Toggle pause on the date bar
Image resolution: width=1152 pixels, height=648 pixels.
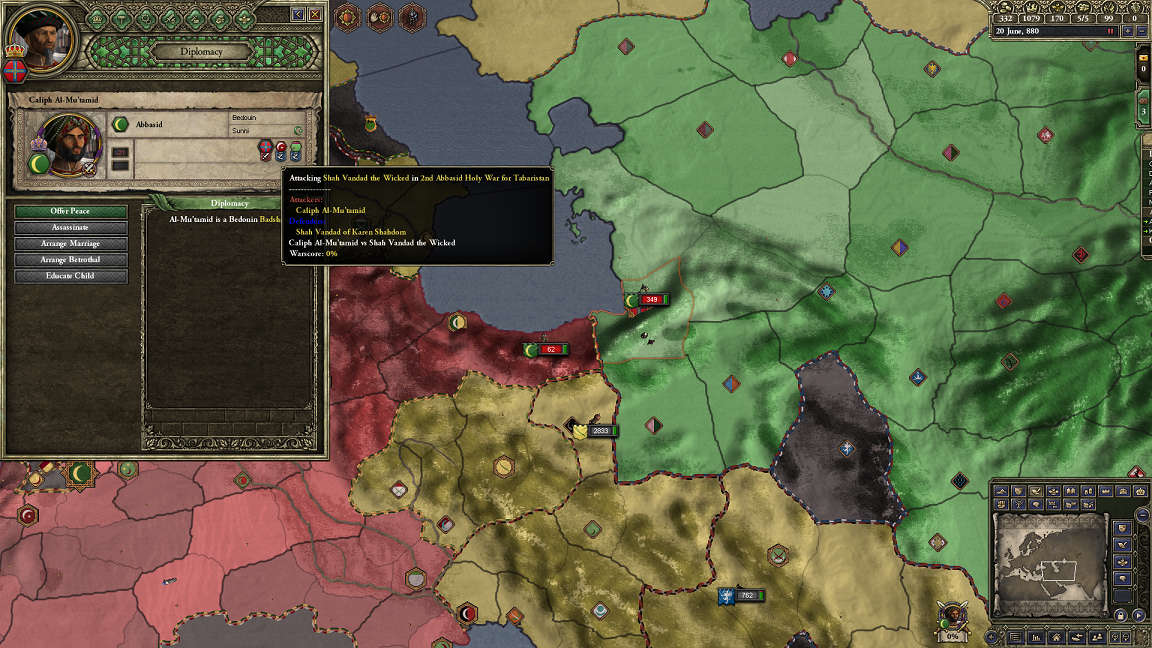tap(1110, 31)
